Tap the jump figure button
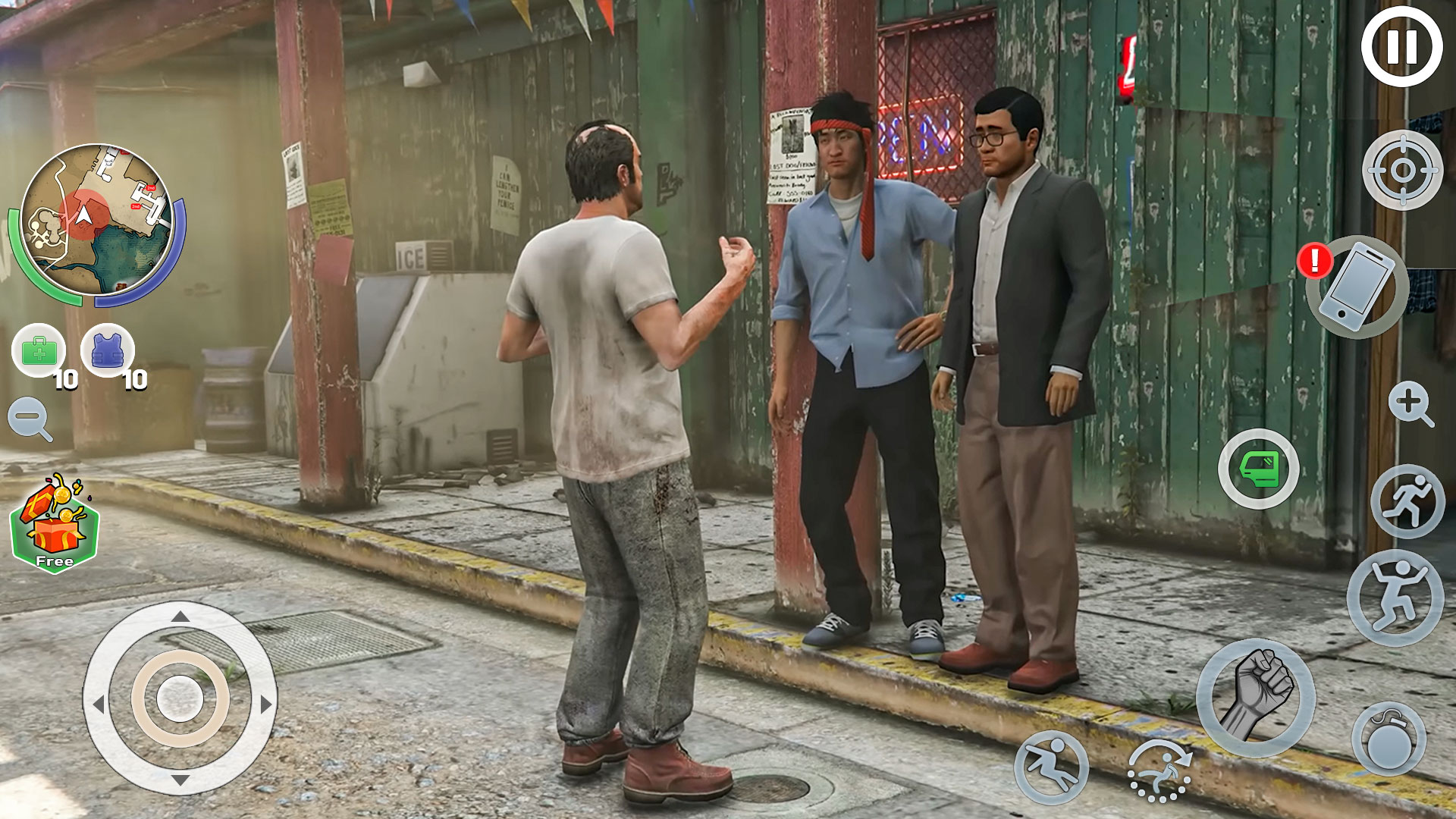The width and height of the screenshot is (1456, 819). (1395, 598)
